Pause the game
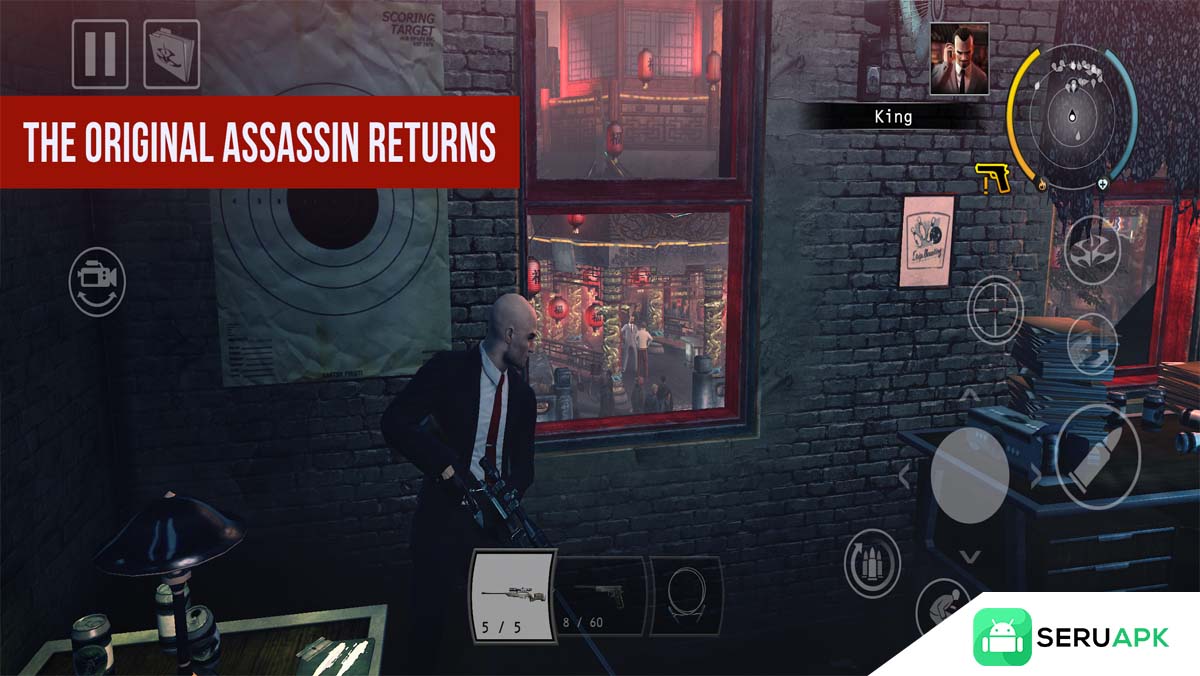This screenshot has height=676, width=1200. coord(100,53)
